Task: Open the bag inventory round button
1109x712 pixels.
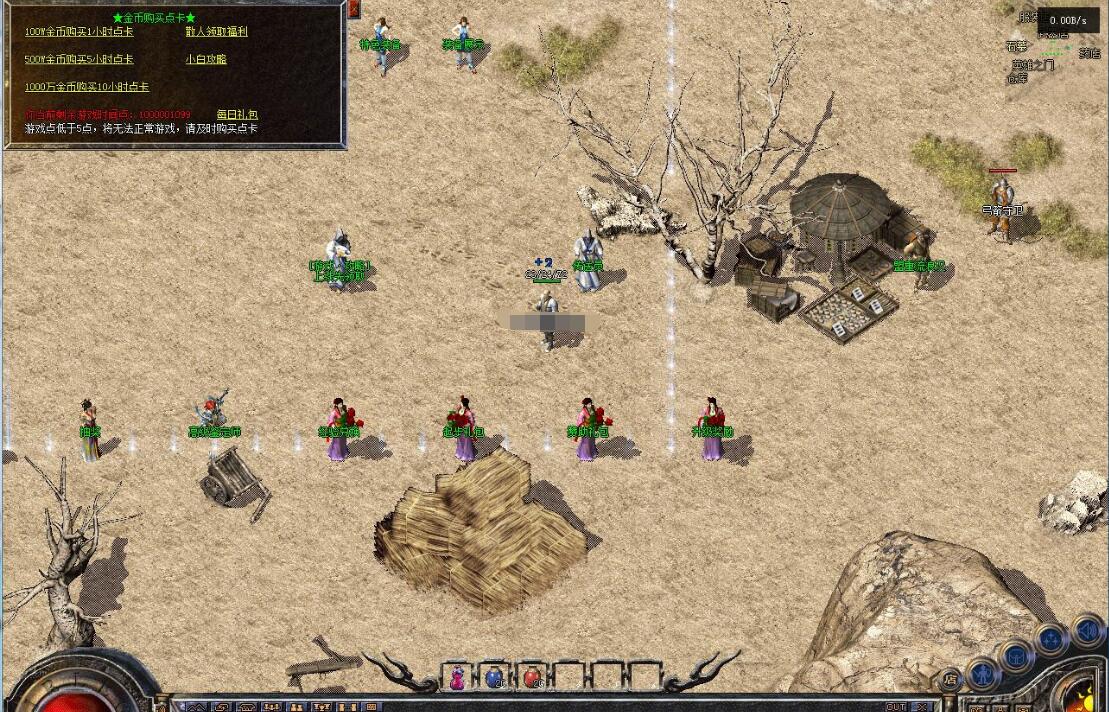Action: pyautogui.click(x=1016, y=656)
